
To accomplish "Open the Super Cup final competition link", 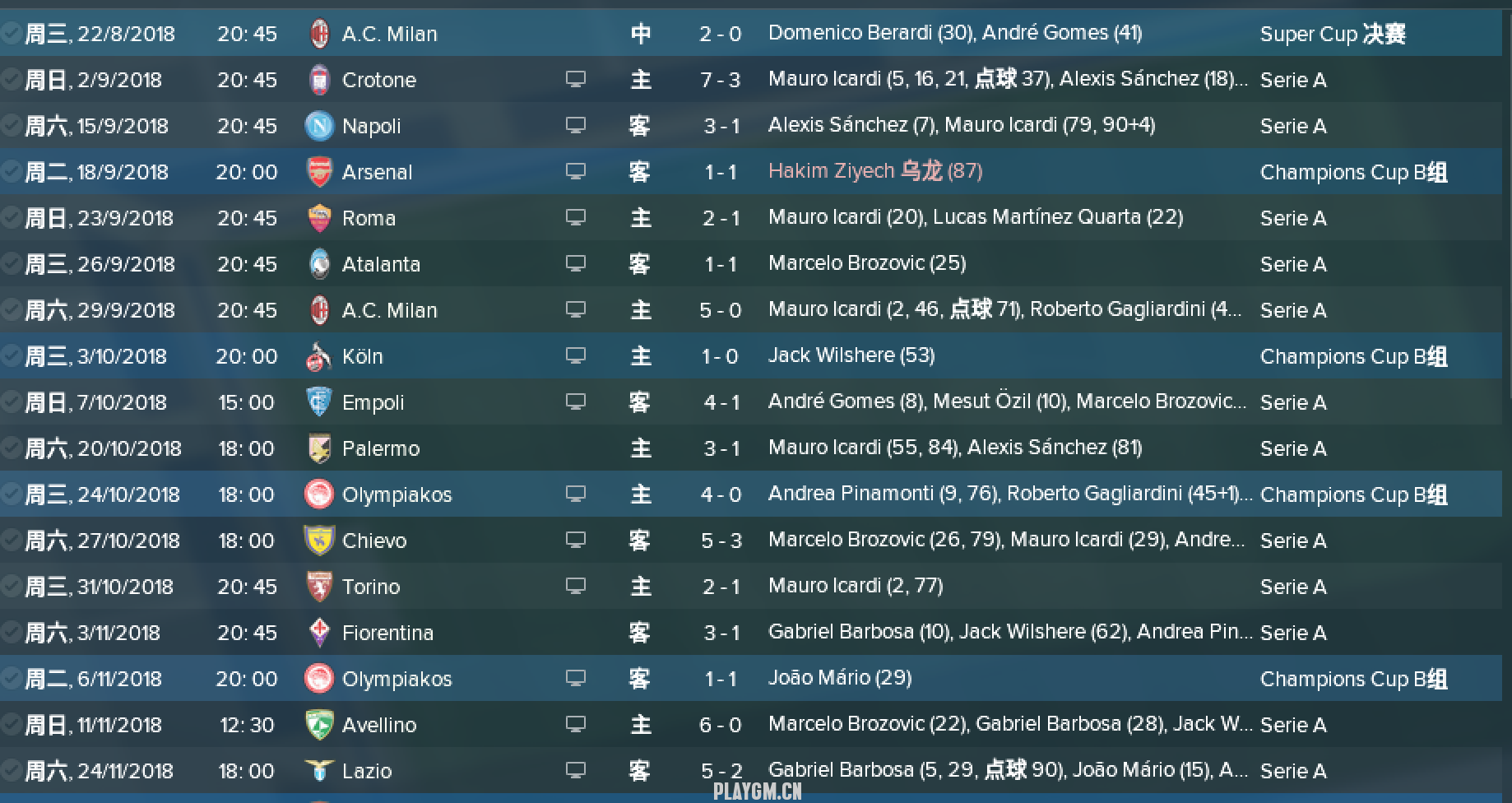I will tap(1332, 34).
